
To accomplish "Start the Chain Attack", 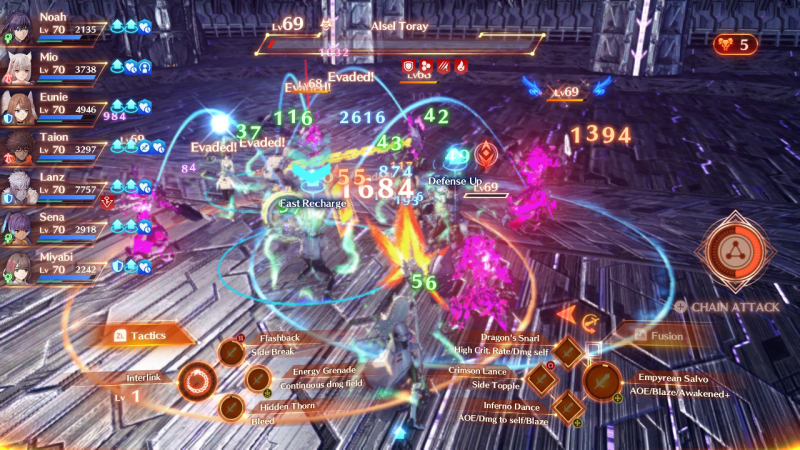I will tap(737, 251).
